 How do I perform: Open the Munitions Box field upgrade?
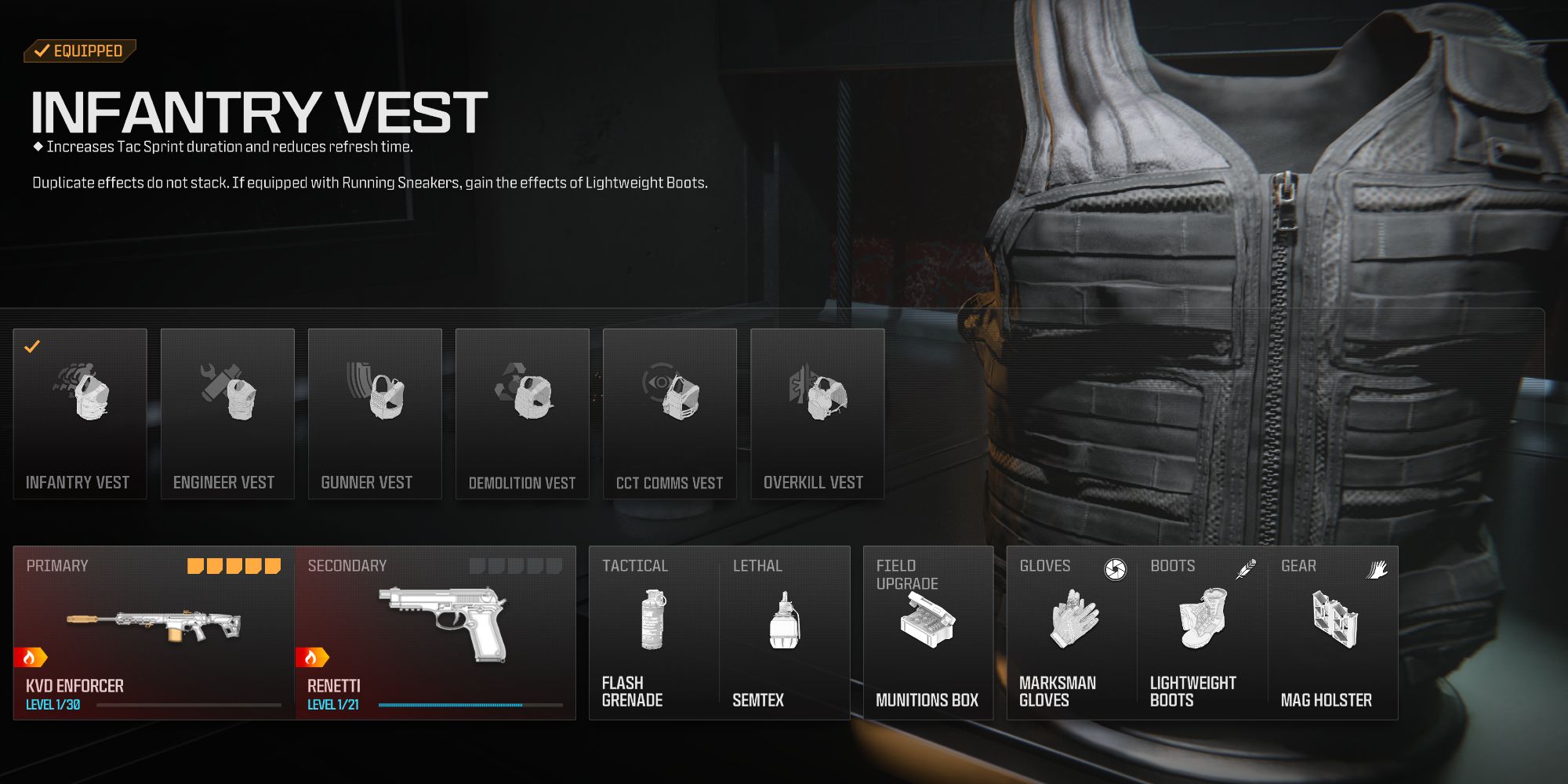(x=927, y=619)
